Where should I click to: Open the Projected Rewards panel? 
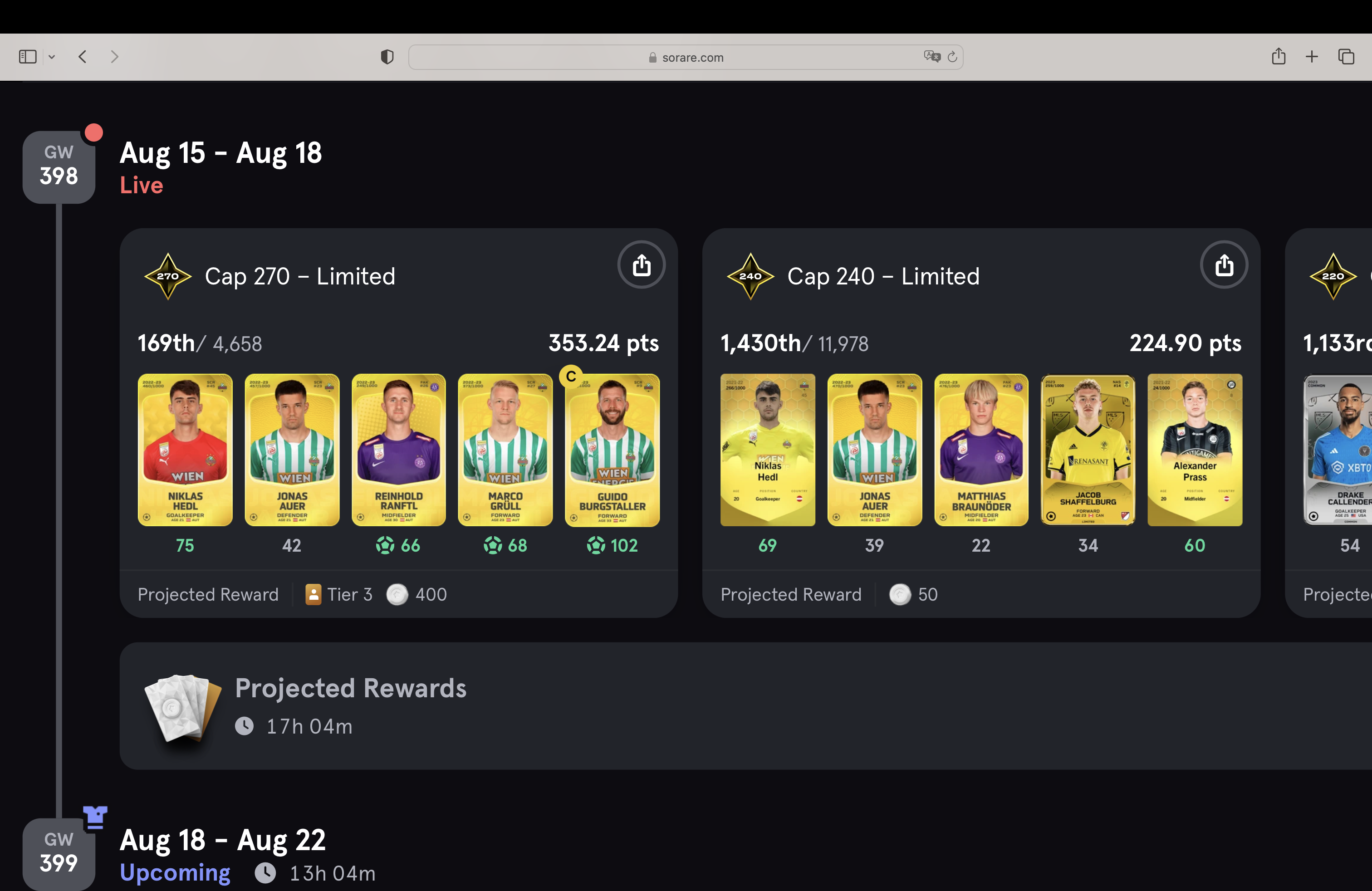click(x=351, y=705)
